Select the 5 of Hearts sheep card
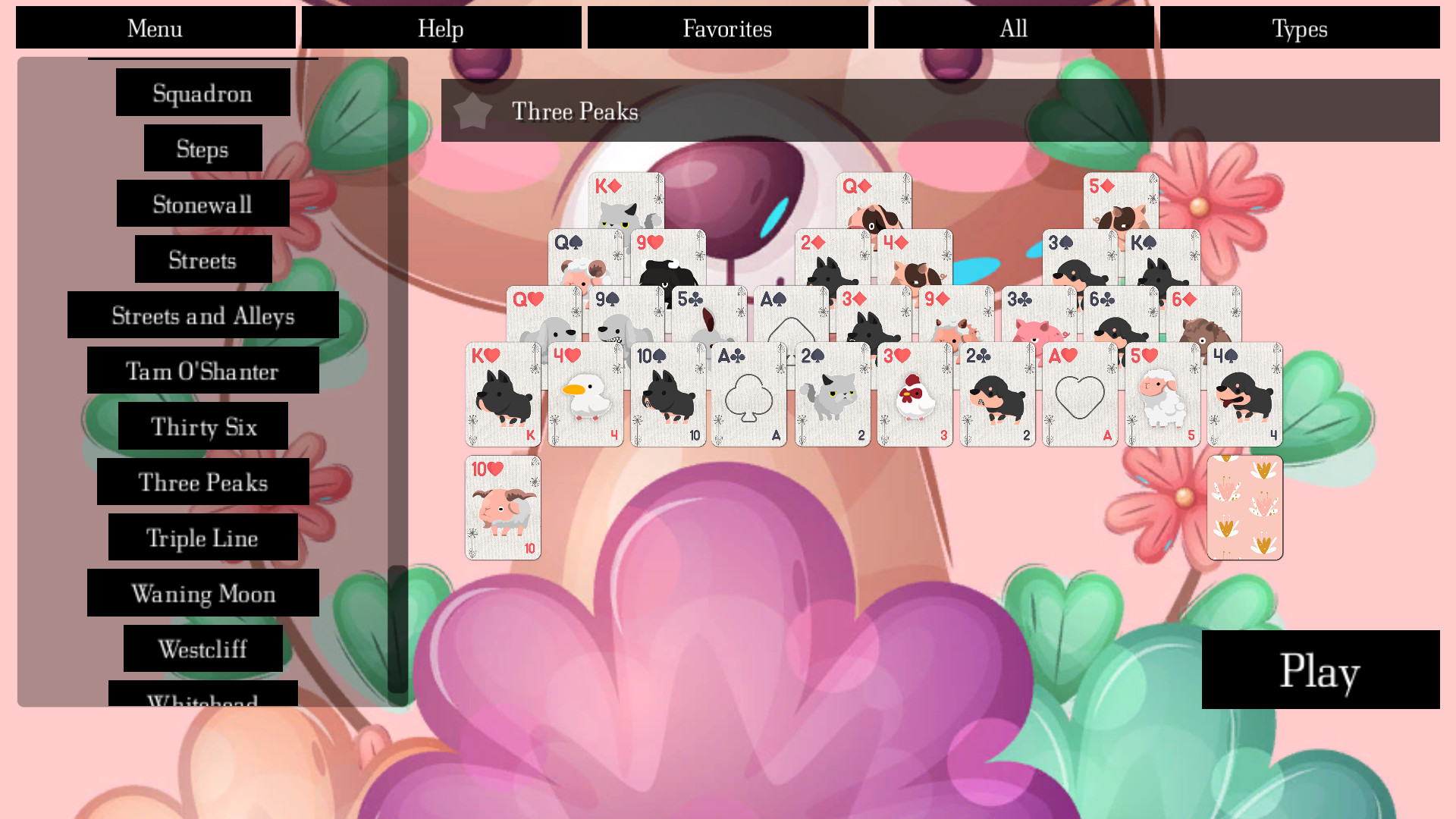This screenshot has height=819, width=1456. (1163, 394)
